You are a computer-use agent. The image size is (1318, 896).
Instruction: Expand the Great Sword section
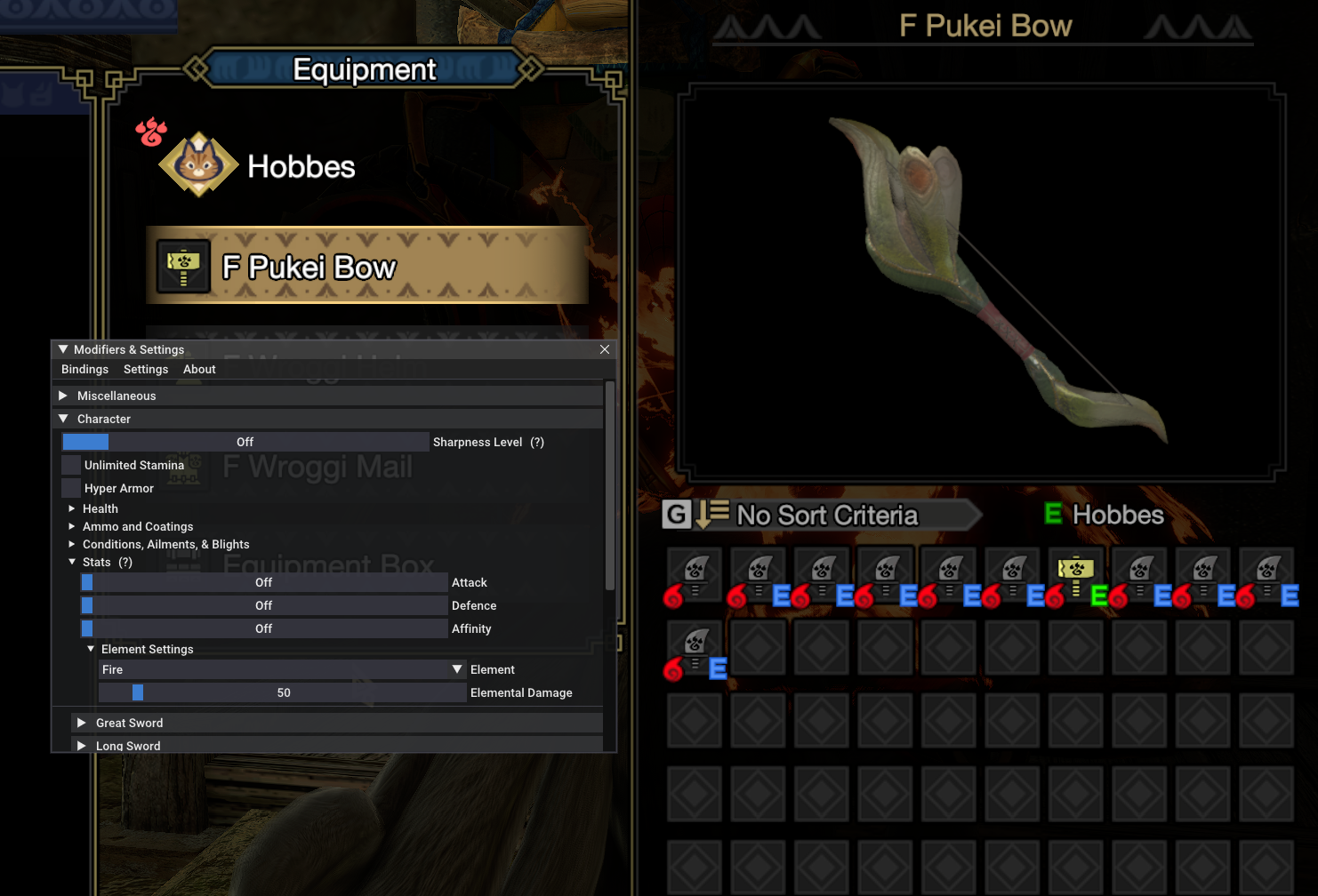(81, 723)
